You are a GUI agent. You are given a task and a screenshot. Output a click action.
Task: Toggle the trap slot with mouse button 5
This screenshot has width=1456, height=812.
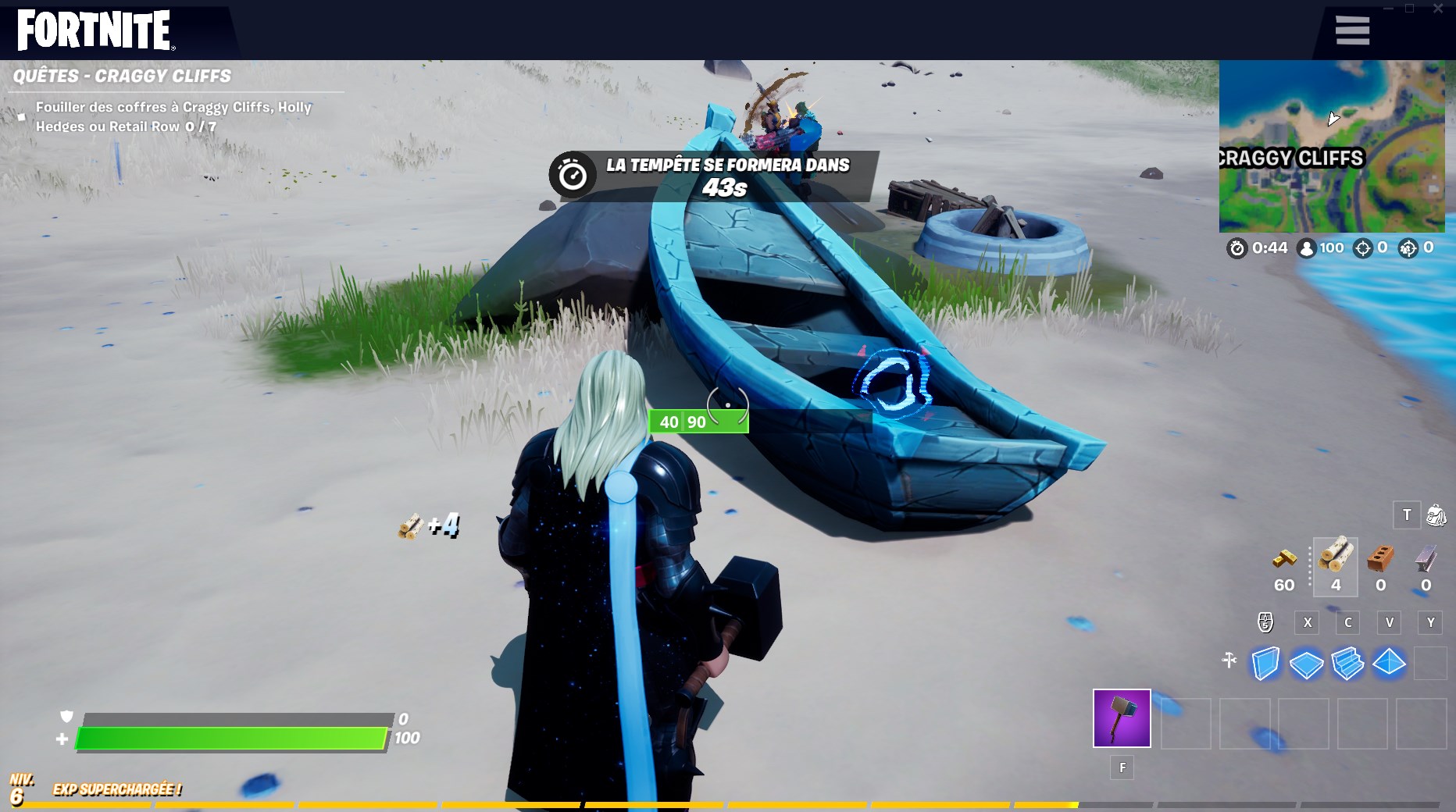point(1265,622)
